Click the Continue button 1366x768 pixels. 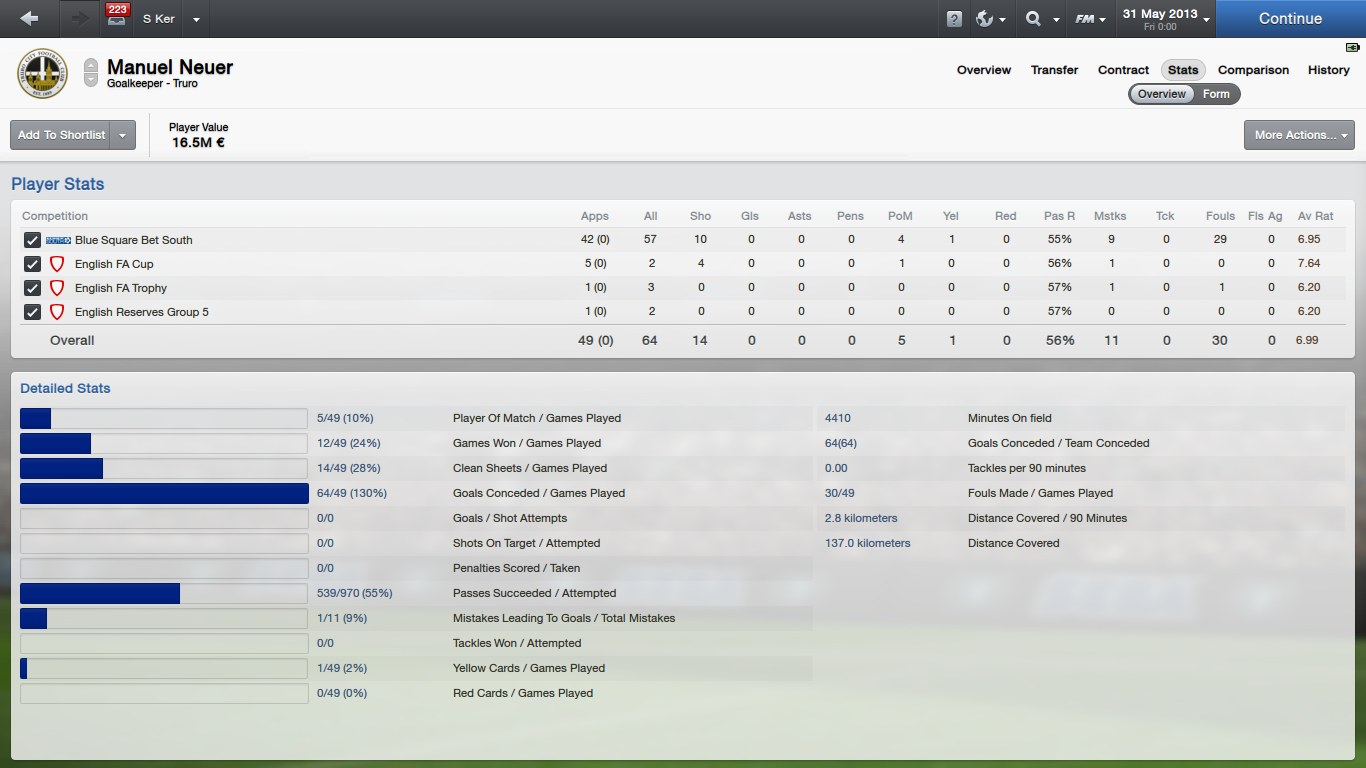tap(1290, 18)
